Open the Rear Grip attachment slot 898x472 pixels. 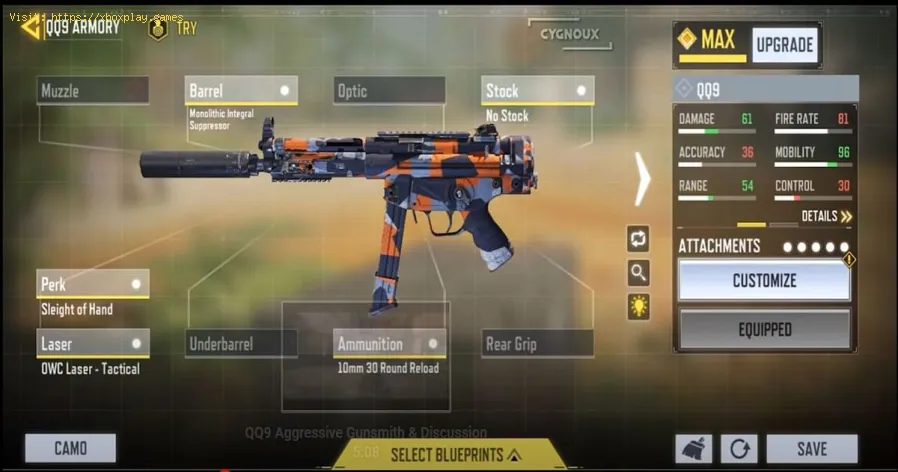(537, 344)
